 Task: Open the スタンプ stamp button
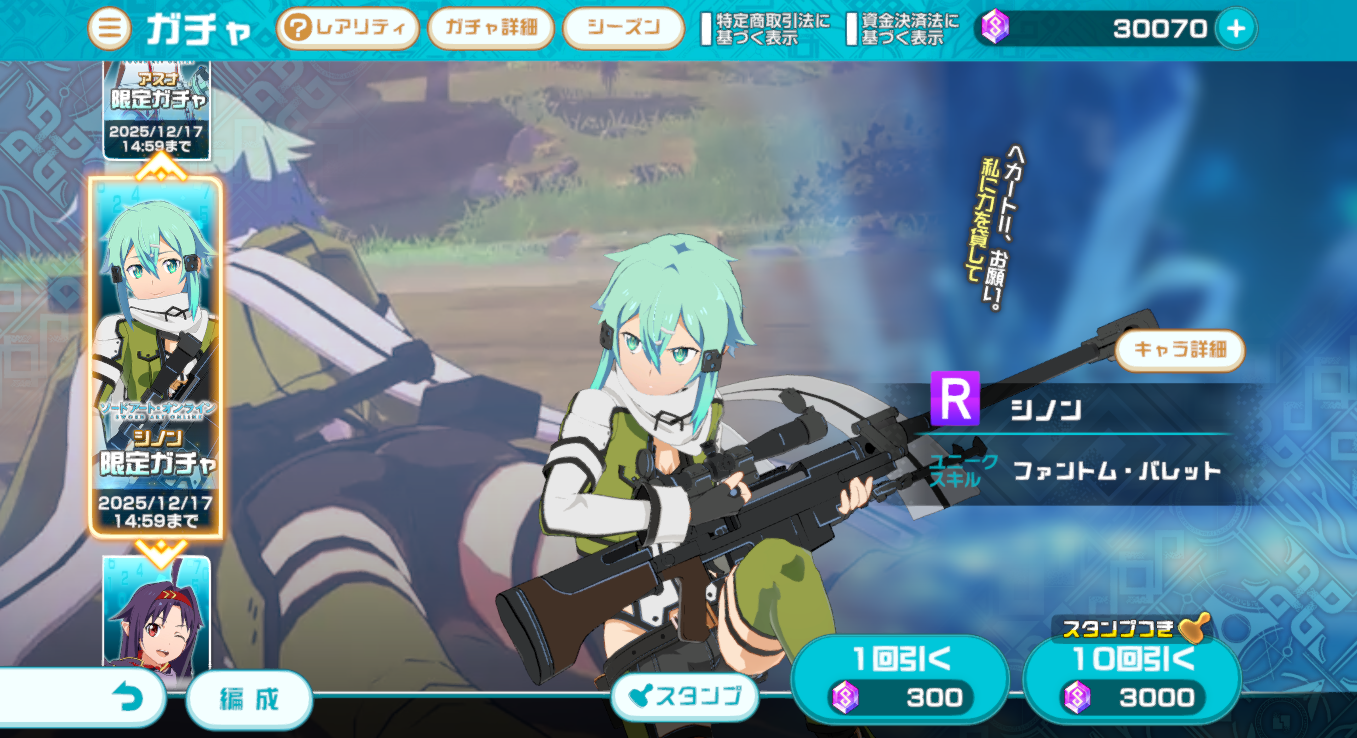click(684, 696)
